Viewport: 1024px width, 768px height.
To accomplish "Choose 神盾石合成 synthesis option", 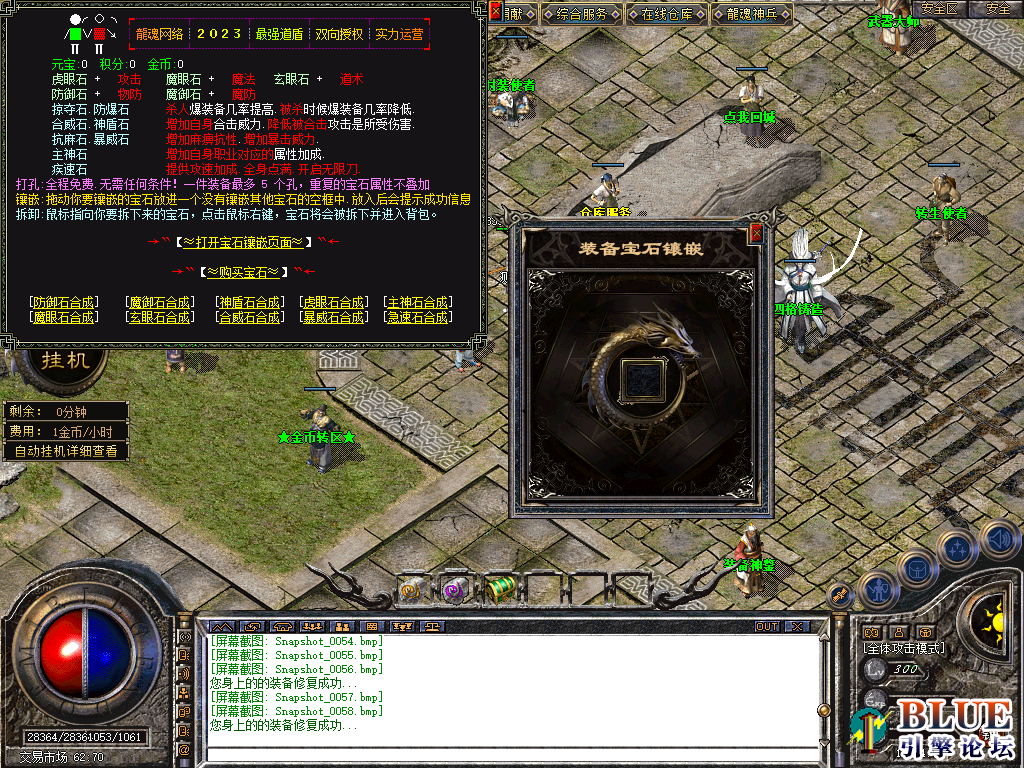I will pyautogui.click(x=249, y=302).
